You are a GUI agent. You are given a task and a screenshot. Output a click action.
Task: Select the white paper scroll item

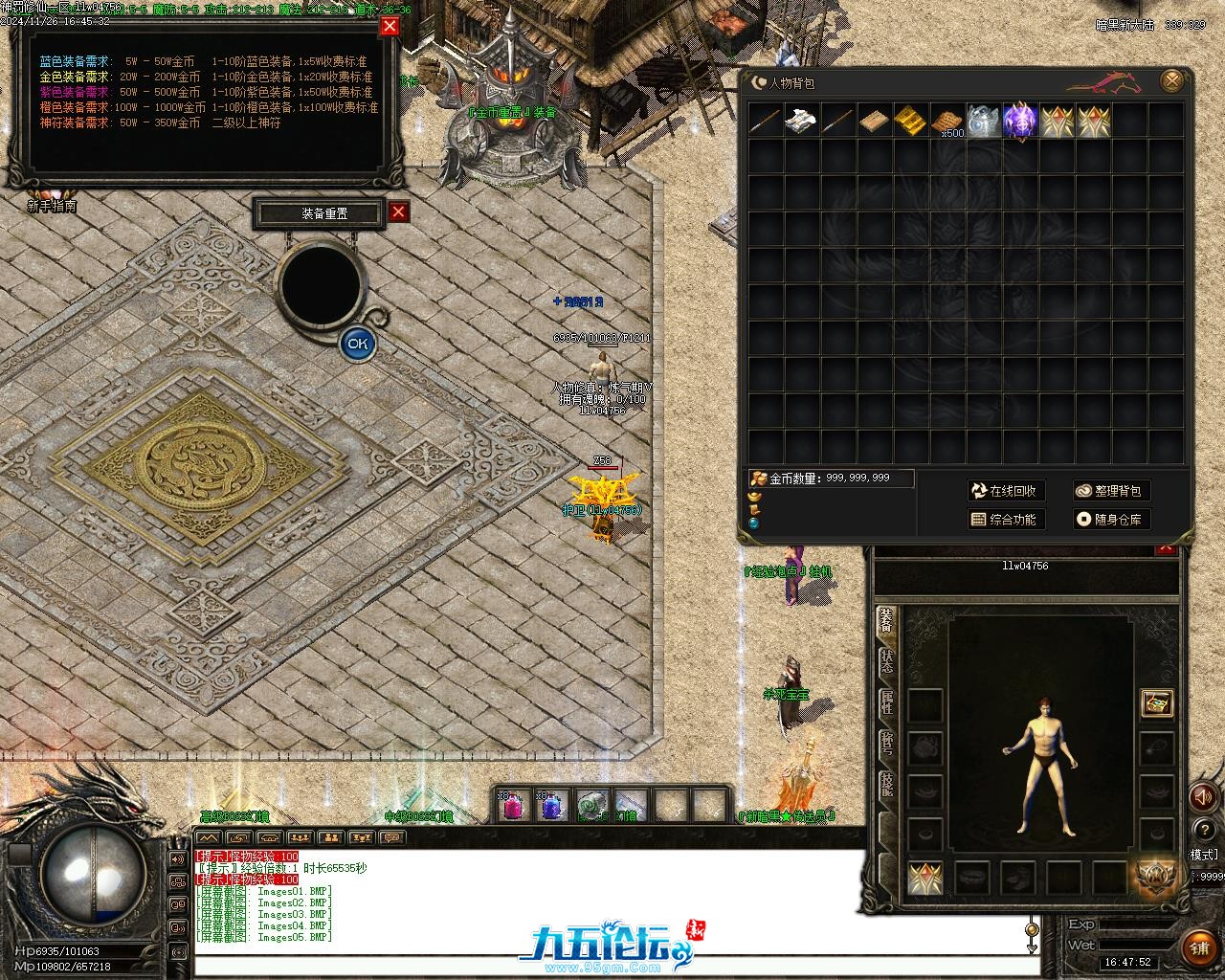coord(801,121)
